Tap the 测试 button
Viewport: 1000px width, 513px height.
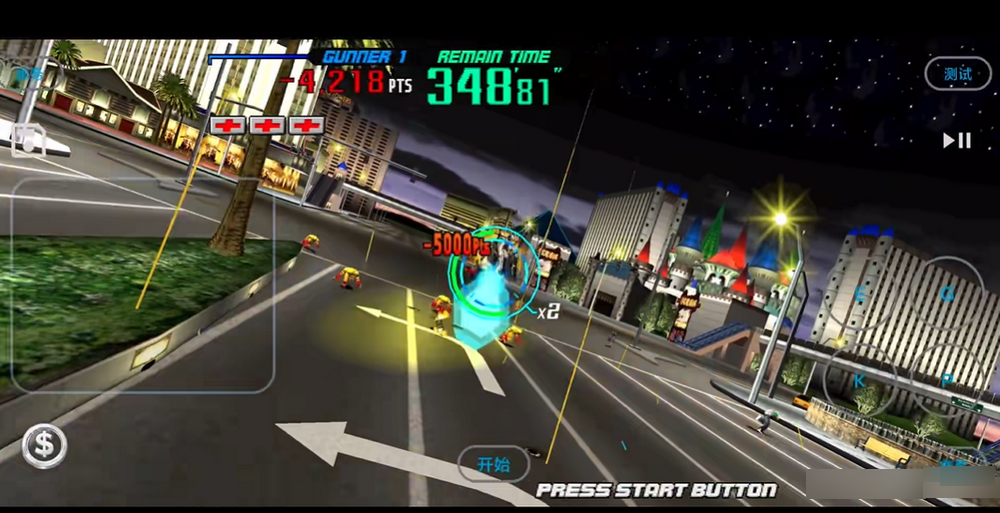[957, 74]
